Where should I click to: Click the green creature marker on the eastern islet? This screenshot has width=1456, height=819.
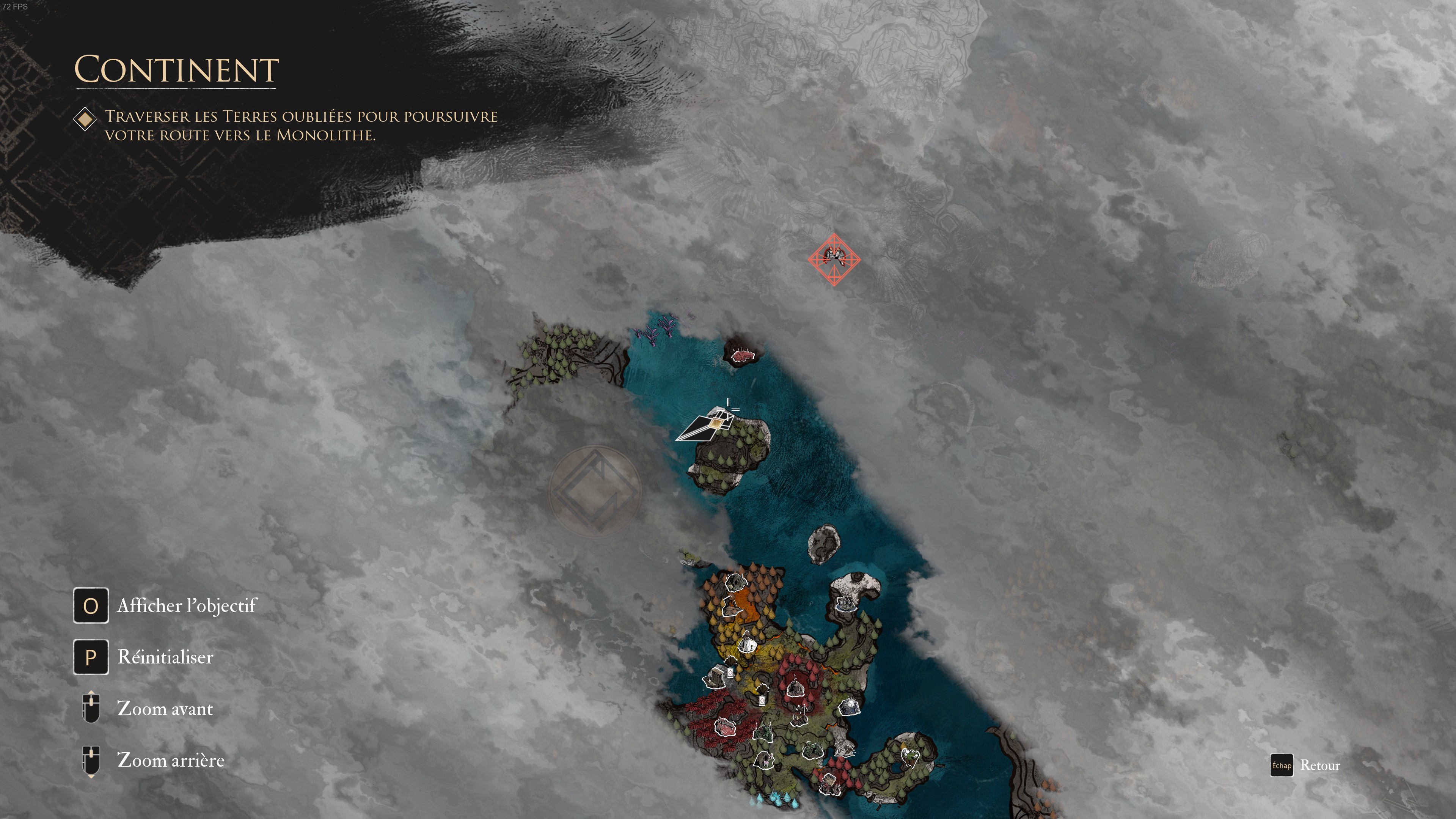(911, 756)
